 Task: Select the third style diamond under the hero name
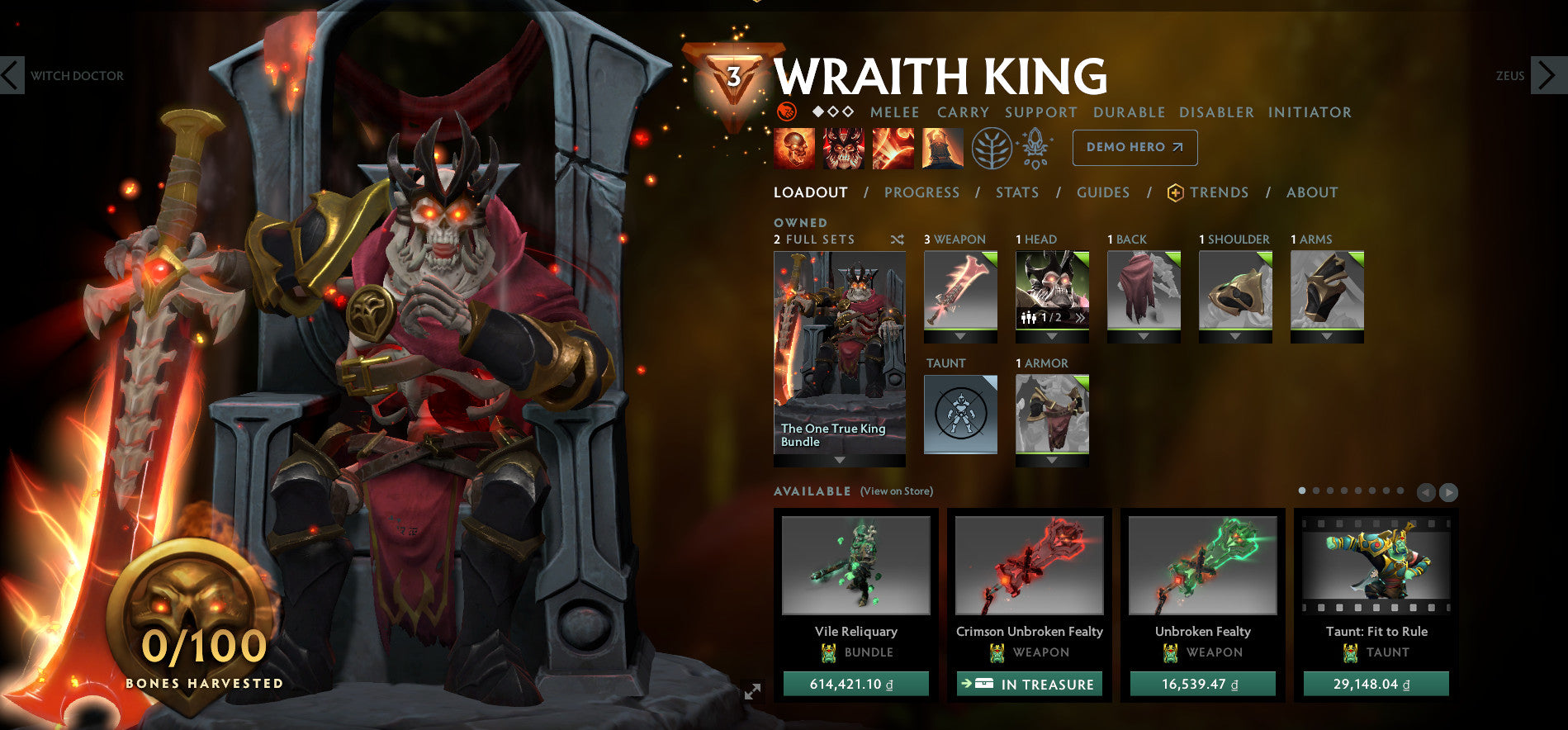point(848,111)
